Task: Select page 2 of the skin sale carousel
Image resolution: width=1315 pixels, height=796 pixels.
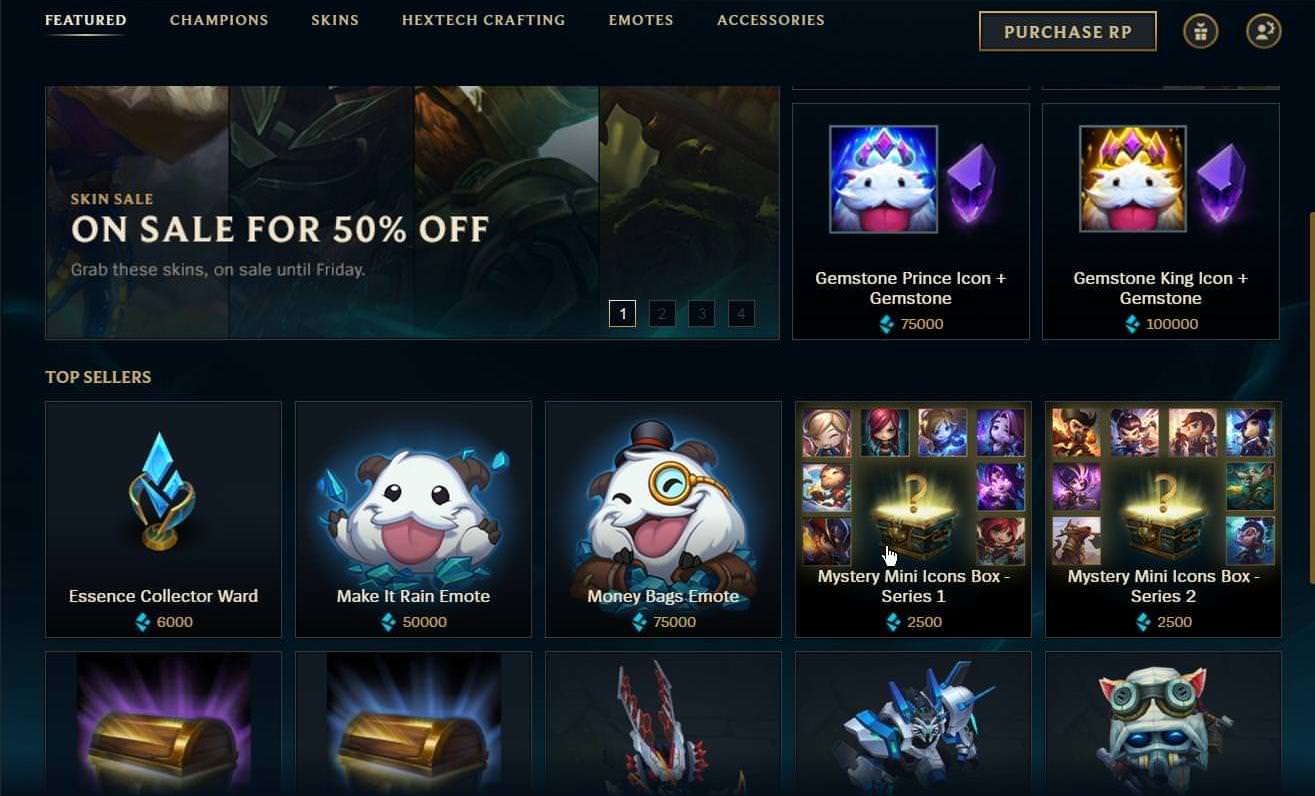Action: [x=661, y=313]
